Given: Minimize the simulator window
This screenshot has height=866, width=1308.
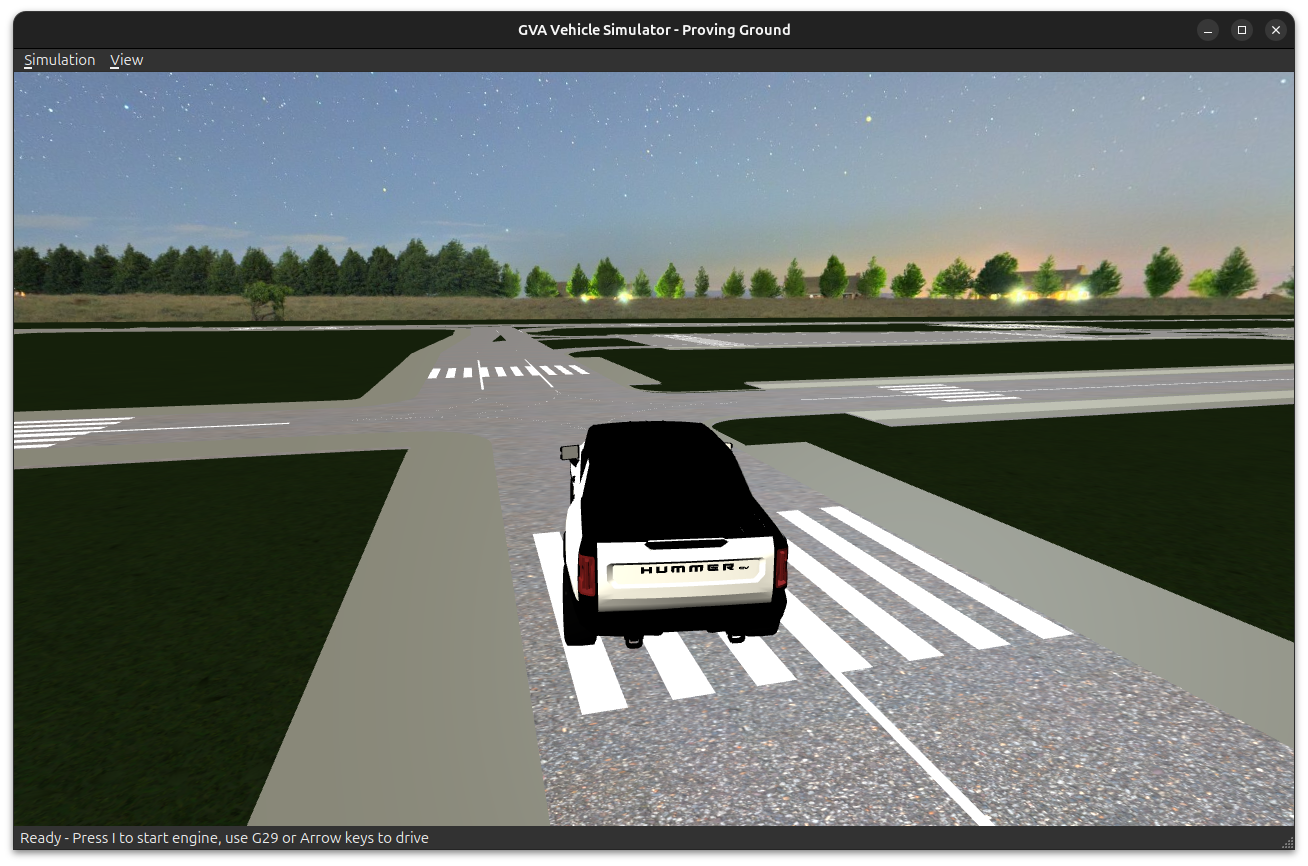Looking at the screenshot, I should coord(1208,30).
